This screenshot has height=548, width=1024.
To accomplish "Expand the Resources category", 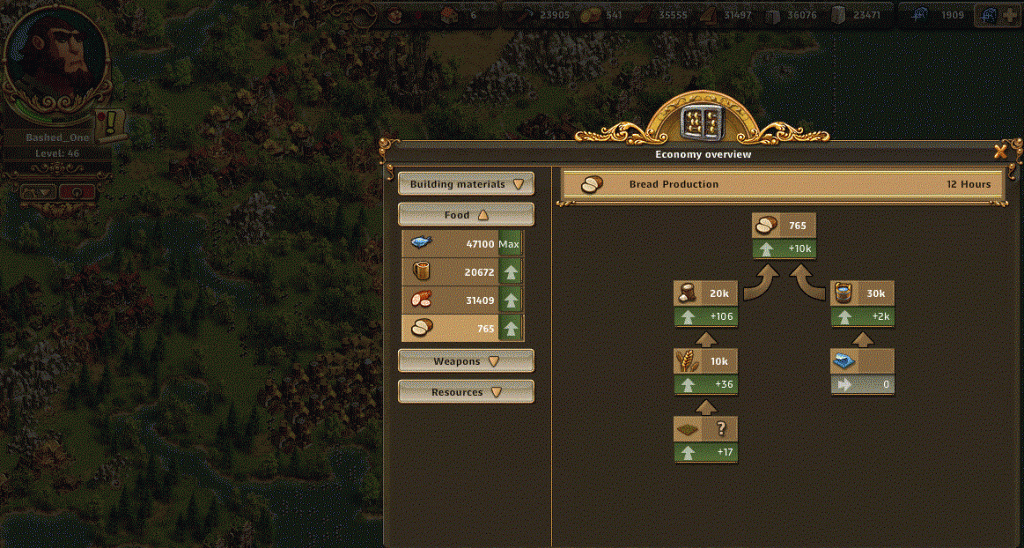I will pos(466,392).
